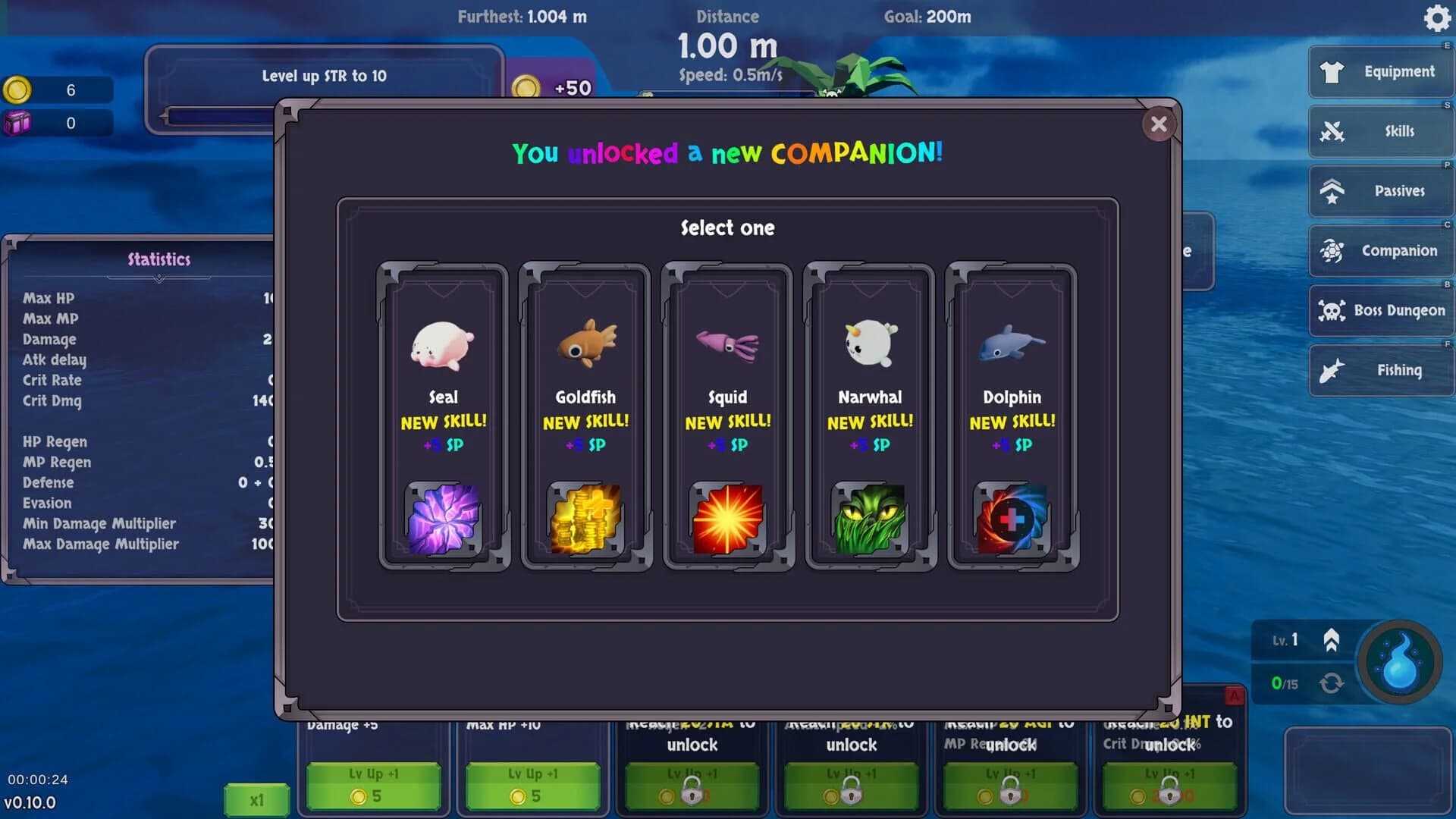Open the Fishing menu
This screenshot has height=819, width=1456.
click(x=1380, y=370)
